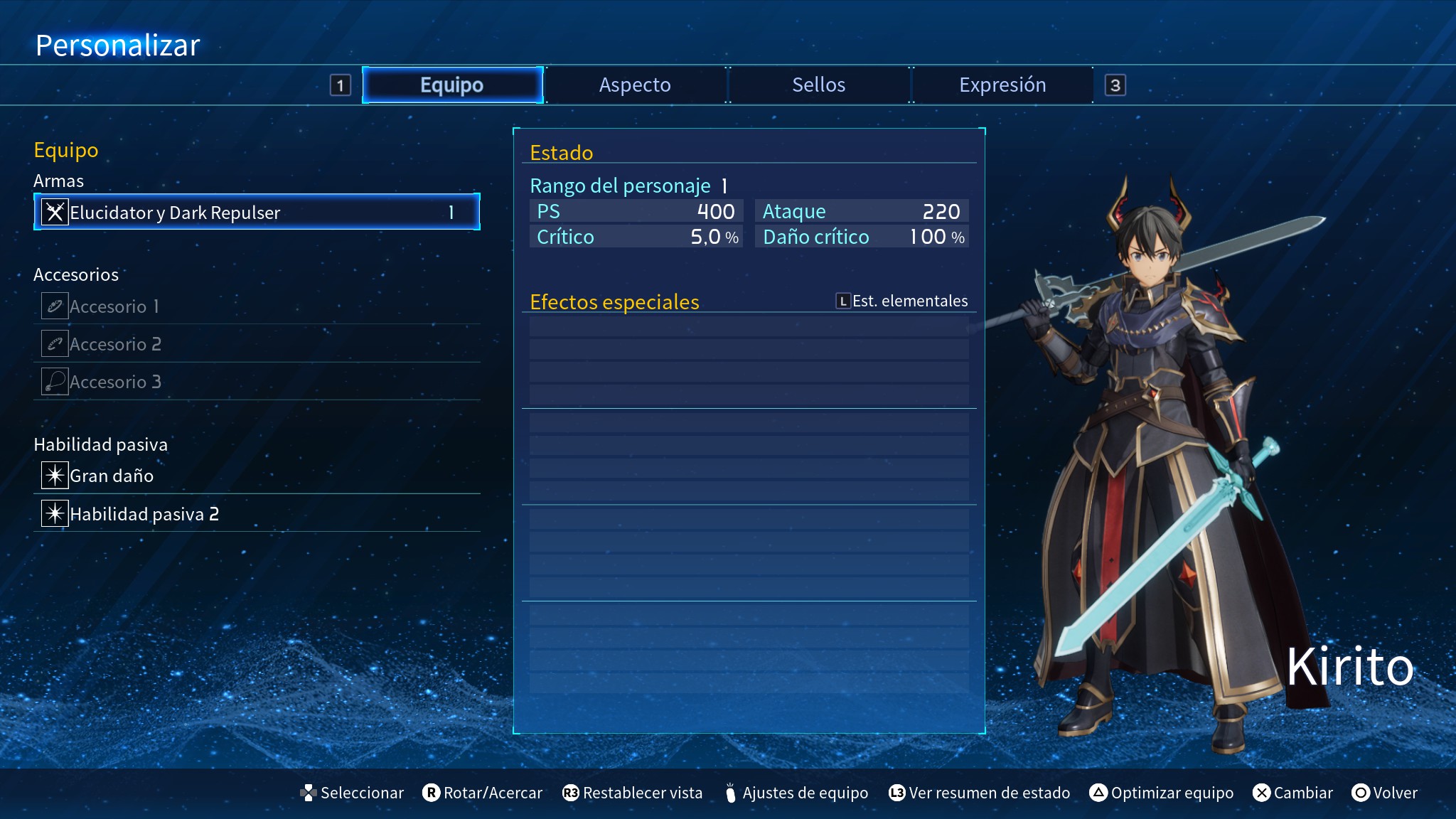Select the Gran daño passive skill

pyautogui.click(x=257, y=476)
